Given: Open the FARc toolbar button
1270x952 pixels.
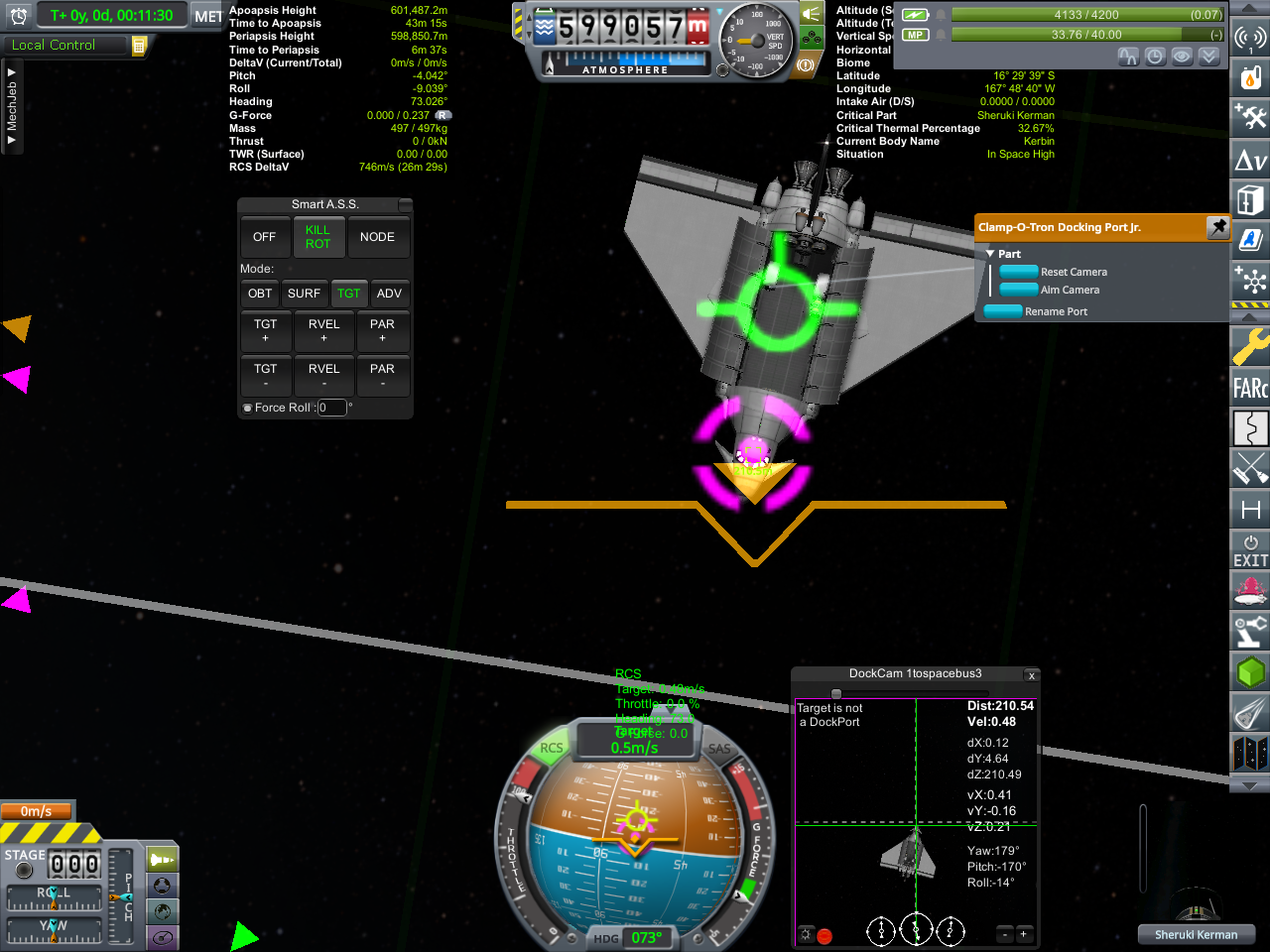Looking at the screenshot, I should click(x=1250, y=388).
